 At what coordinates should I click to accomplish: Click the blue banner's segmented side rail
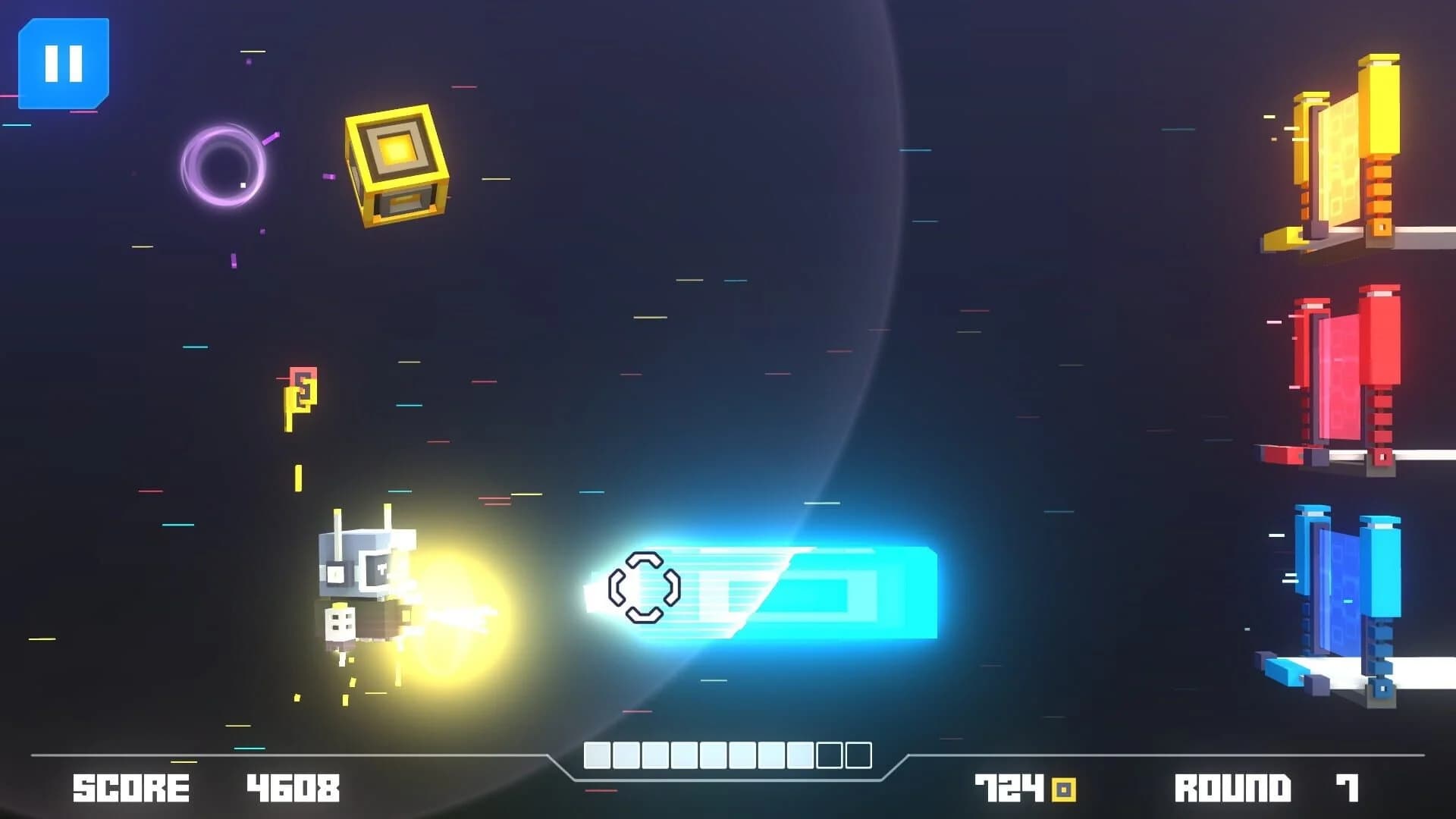(x=1381, y=645)
